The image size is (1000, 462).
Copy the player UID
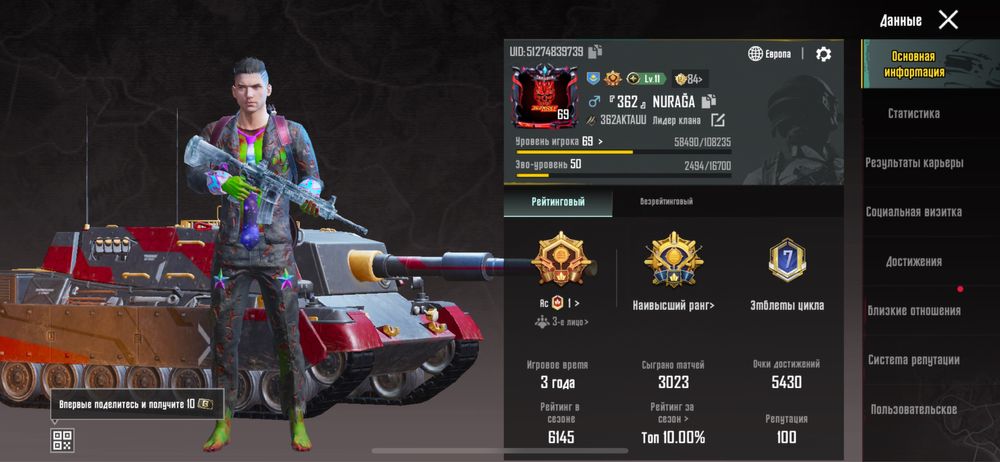point(595,52)
